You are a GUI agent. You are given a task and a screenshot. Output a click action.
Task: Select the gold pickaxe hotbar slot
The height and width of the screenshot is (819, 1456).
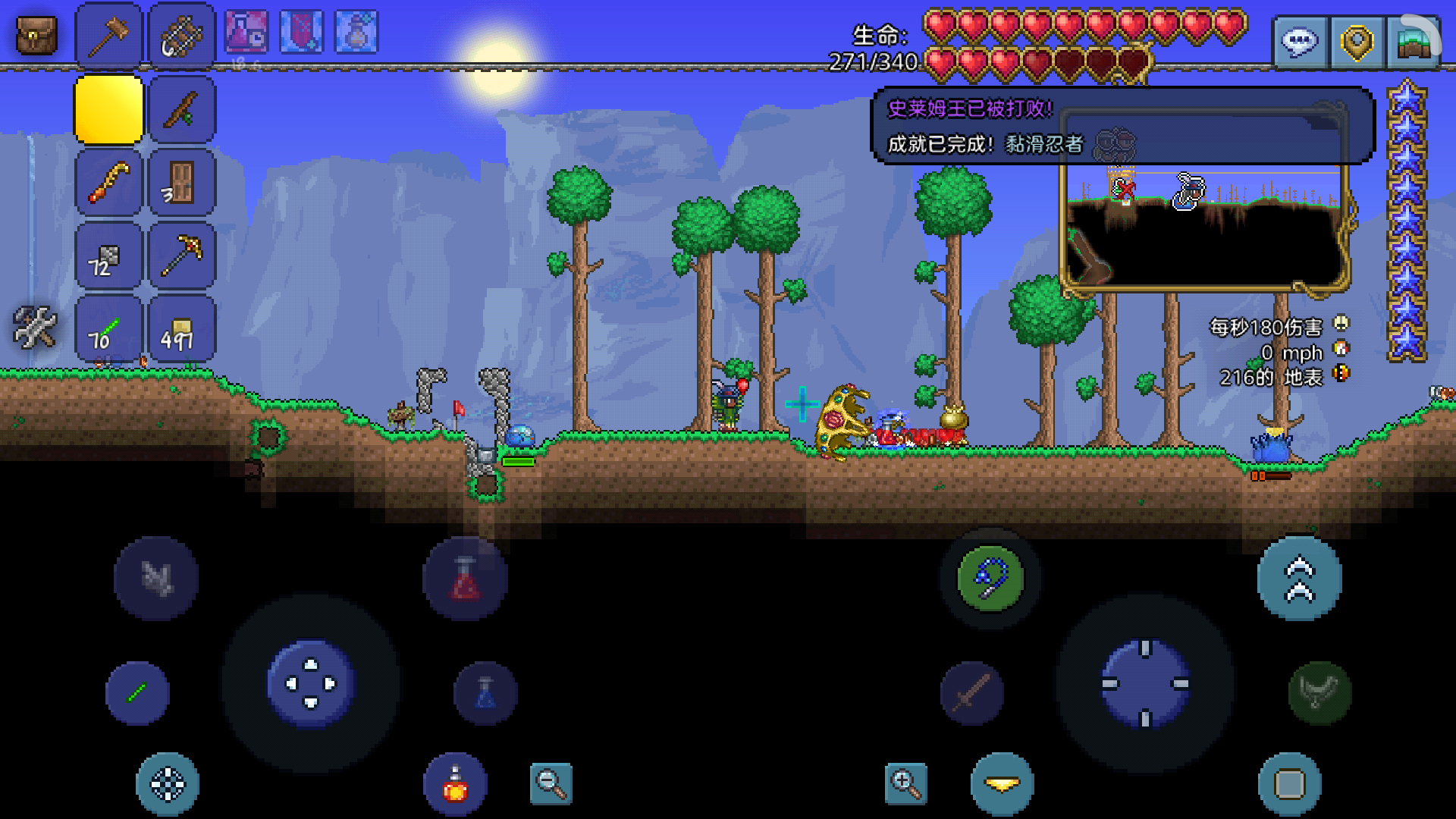click(x=182, y=256)
